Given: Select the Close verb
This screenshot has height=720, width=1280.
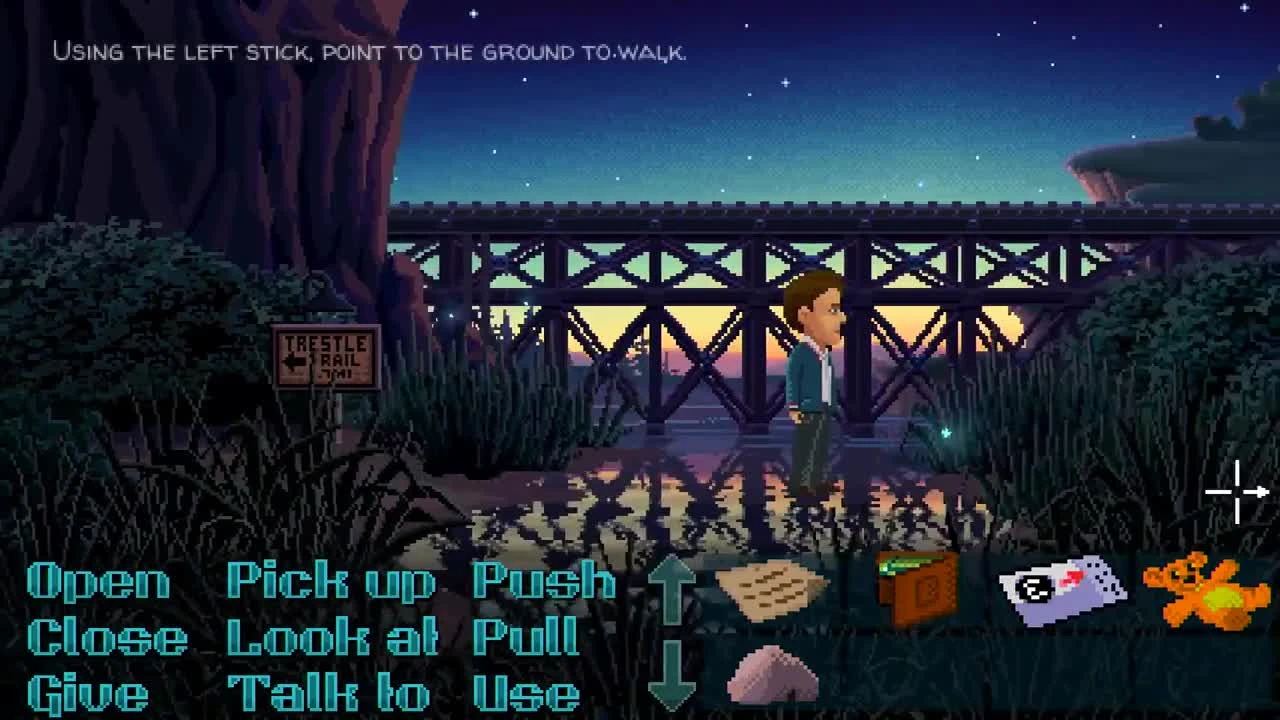Looking at the screenshot, I should [x=102, y=636].
